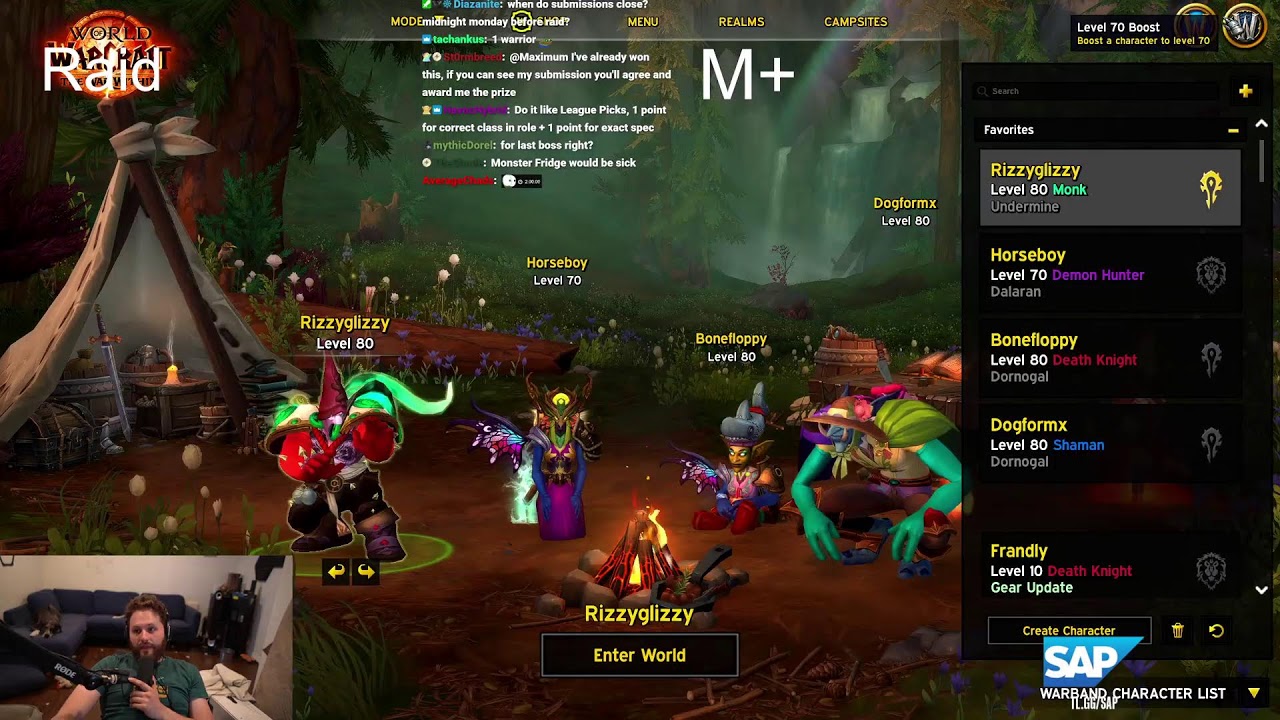The height and width of the screenshot is (720, 1280).
Task: Open the Realms menu
Action: pos(741,22)
